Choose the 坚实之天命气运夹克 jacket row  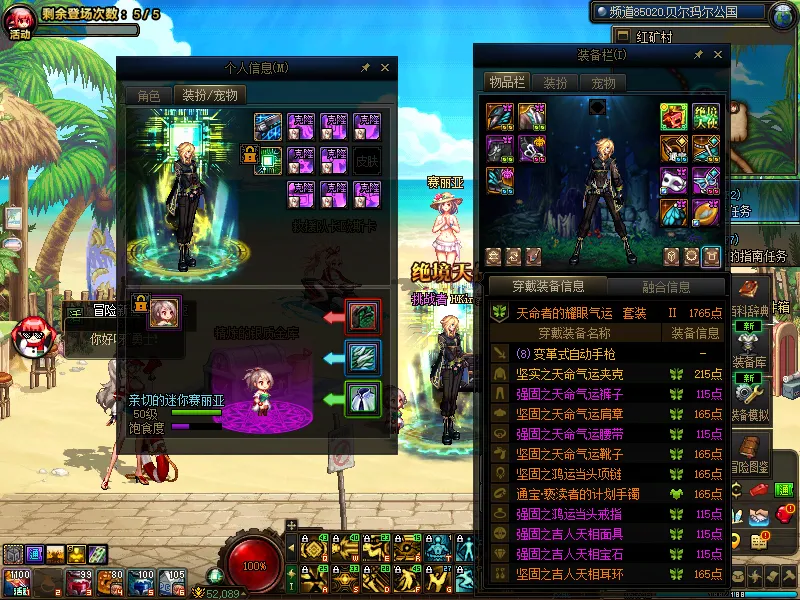(568, 374)
